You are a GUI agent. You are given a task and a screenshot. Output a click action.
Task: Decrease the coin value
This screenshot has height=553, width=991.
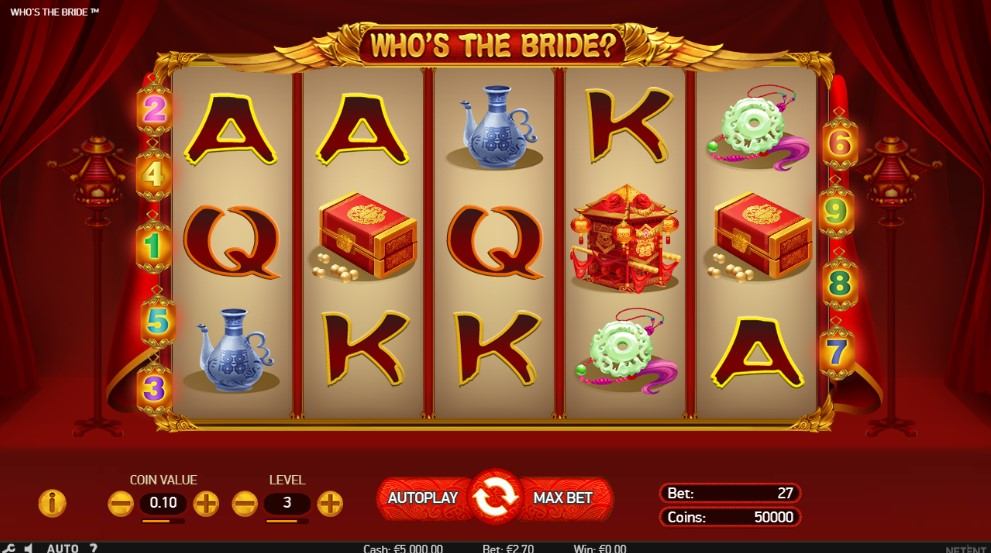120,503
